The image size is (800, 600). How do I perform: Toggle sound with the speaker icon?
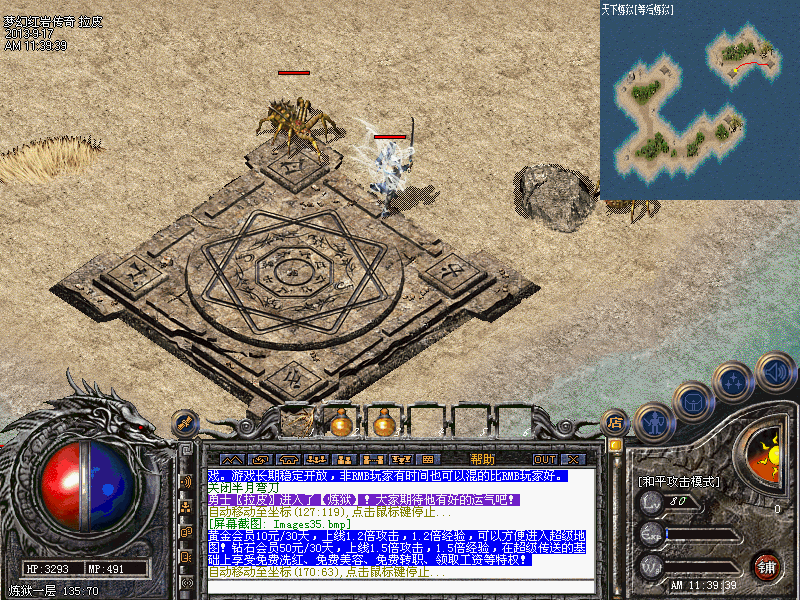point(775,371)
